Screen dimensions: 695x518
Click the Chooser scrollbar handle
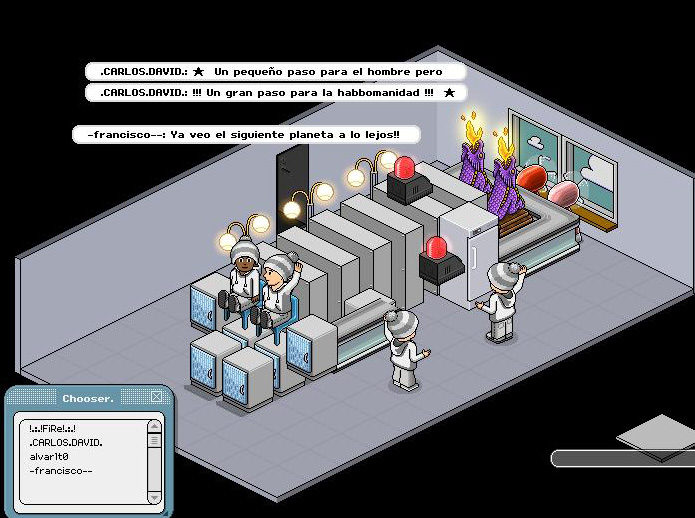(154, 440)
